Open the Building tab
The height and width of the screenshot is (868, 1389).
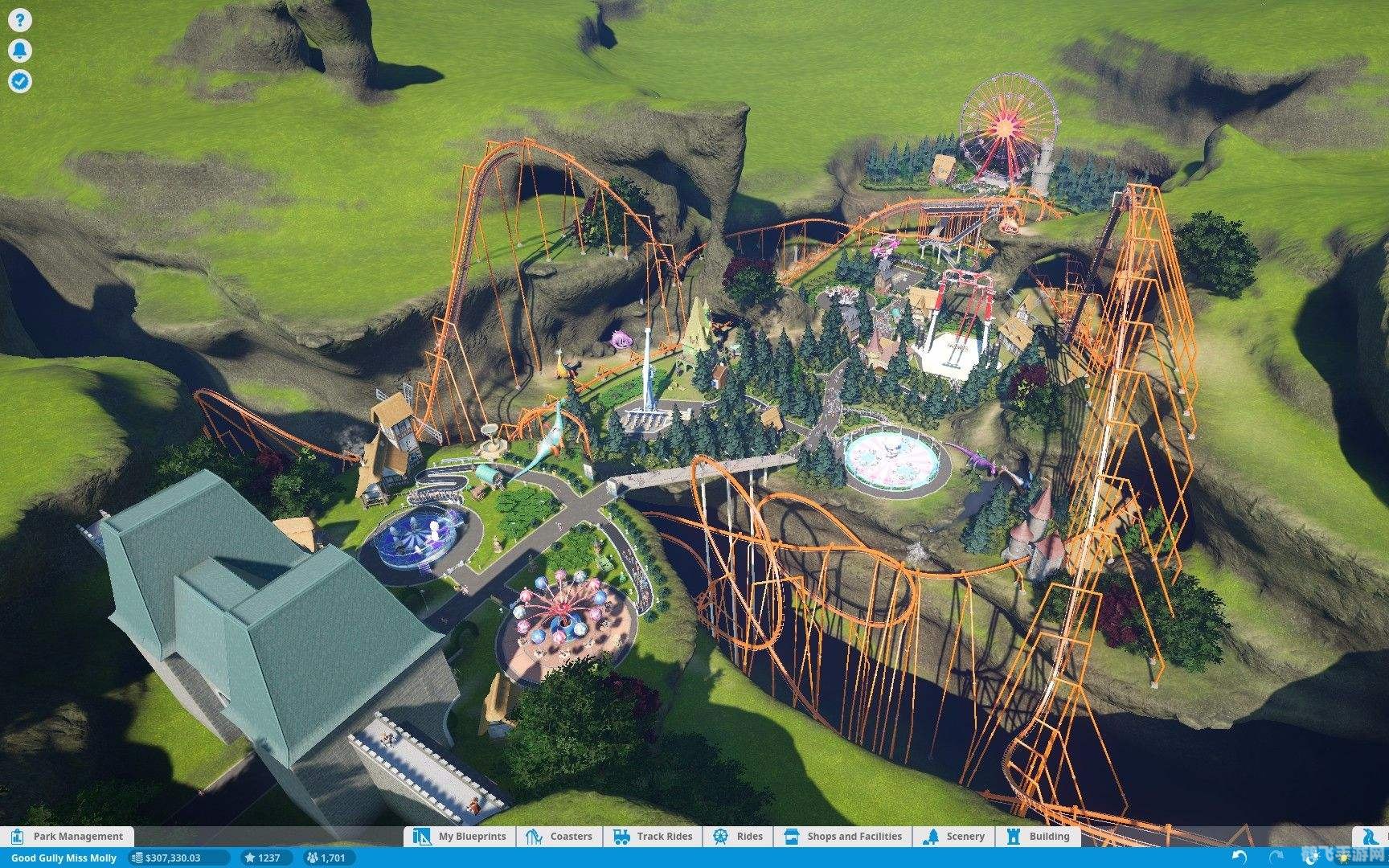pyautogui.click(x=1039, y=837)
